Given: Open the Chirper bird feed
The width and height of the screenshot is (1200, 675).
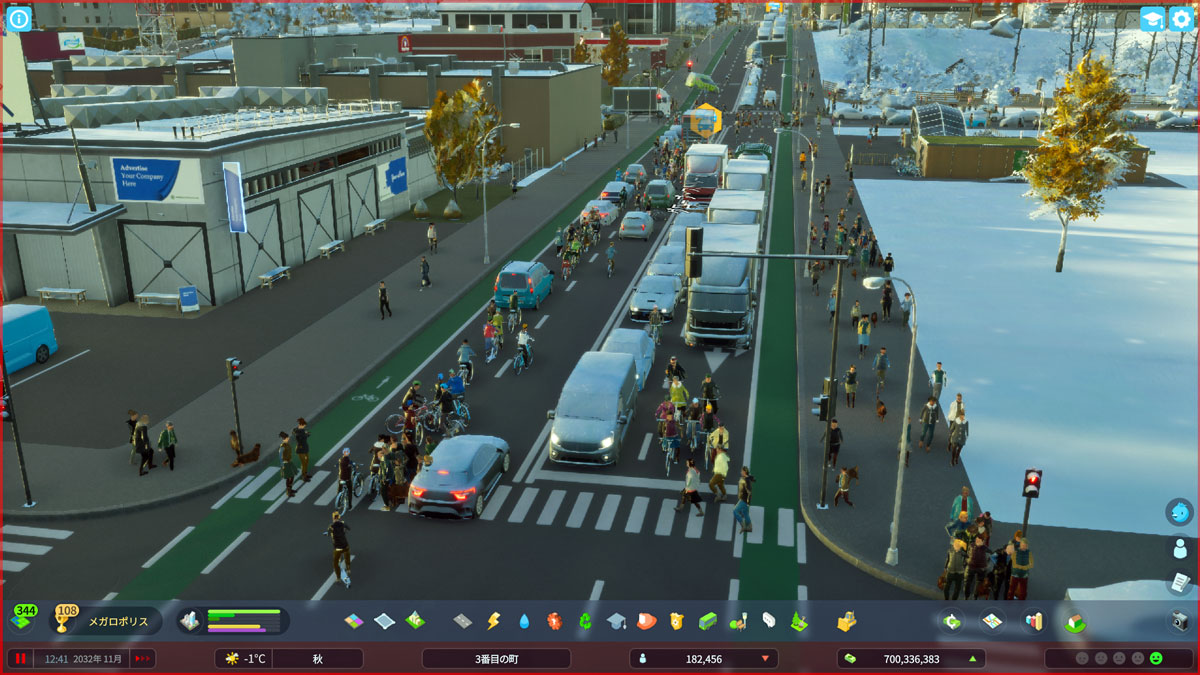Looking at the screenshot, I should pos(1180,512).
